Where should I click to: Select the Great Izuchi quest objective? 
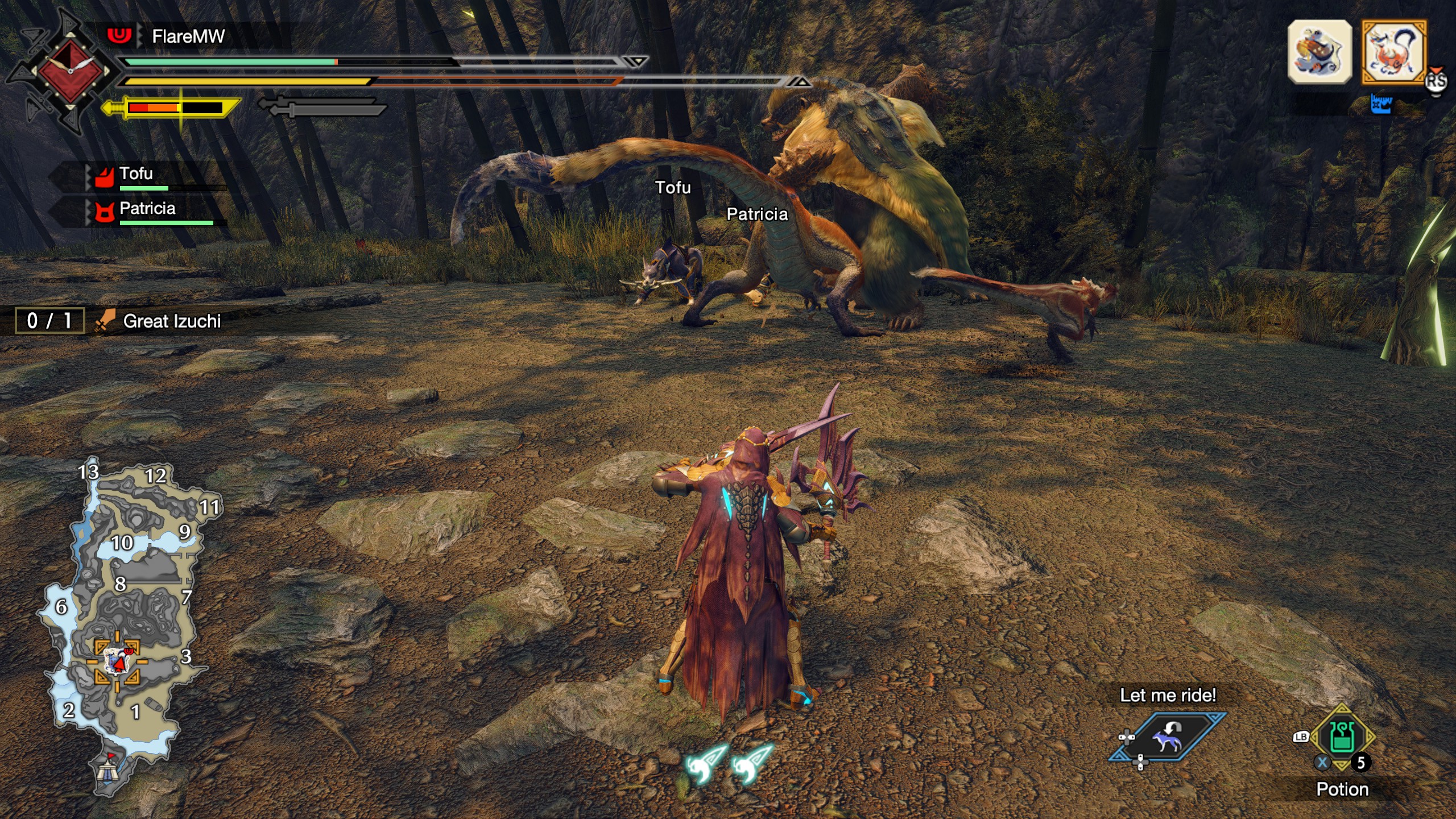pyautogui.click(x=171, y=321)
